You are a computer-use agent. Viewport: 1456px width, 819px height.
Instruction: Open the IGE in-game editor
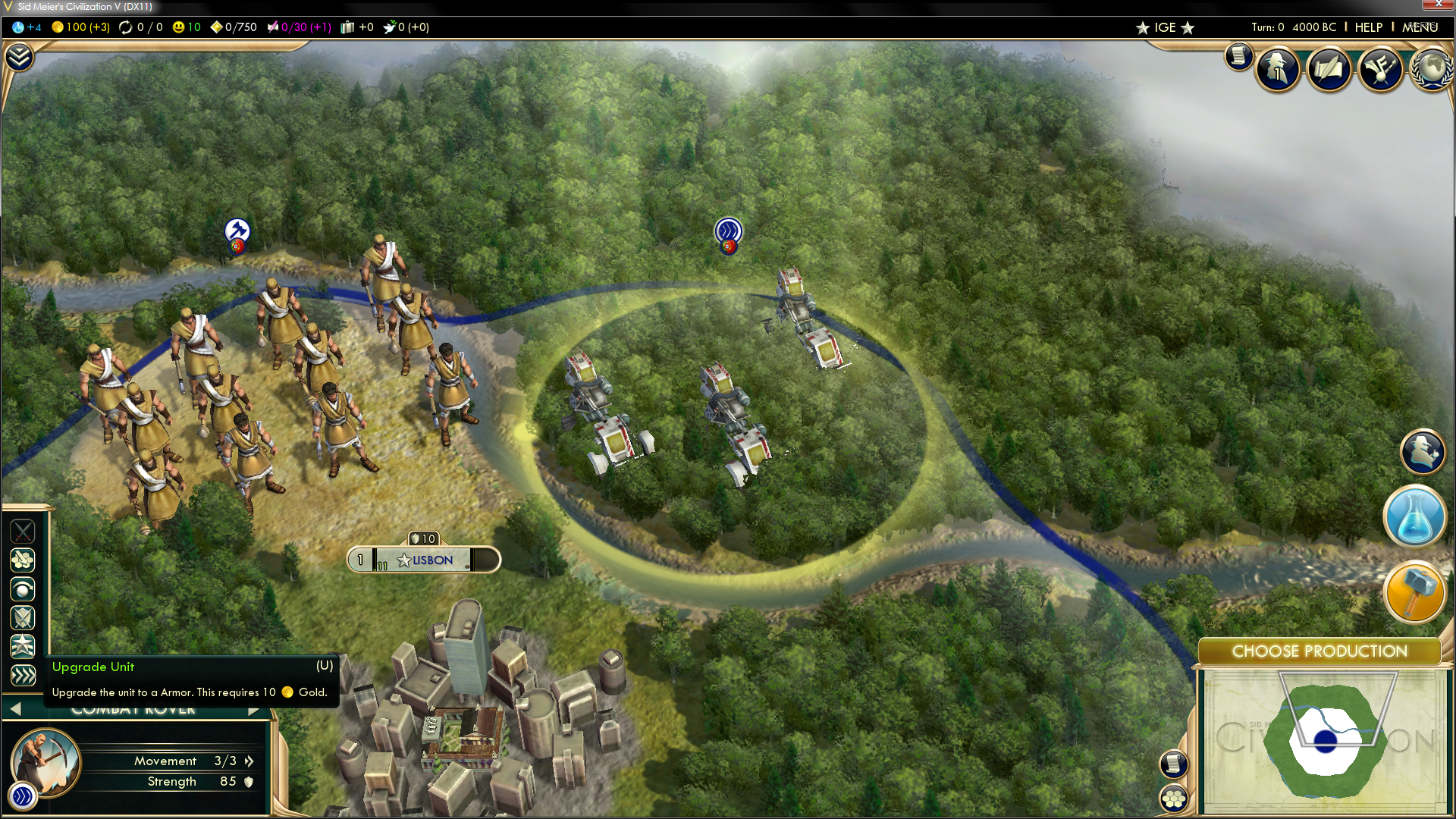coord(1165,28)
